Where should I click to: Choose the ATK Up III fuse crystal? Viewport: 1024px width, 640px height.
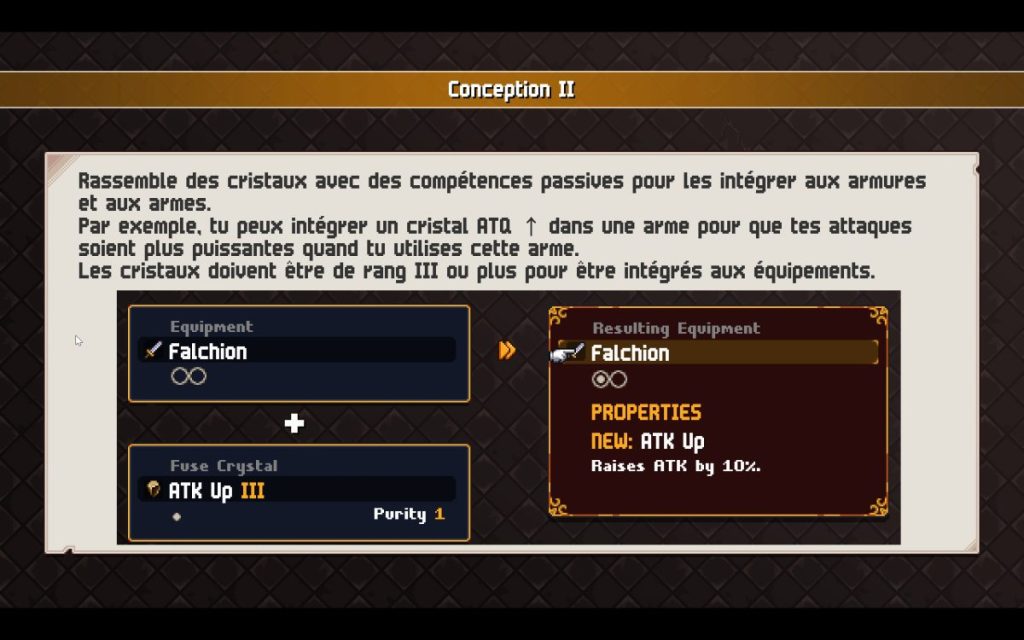297,490
